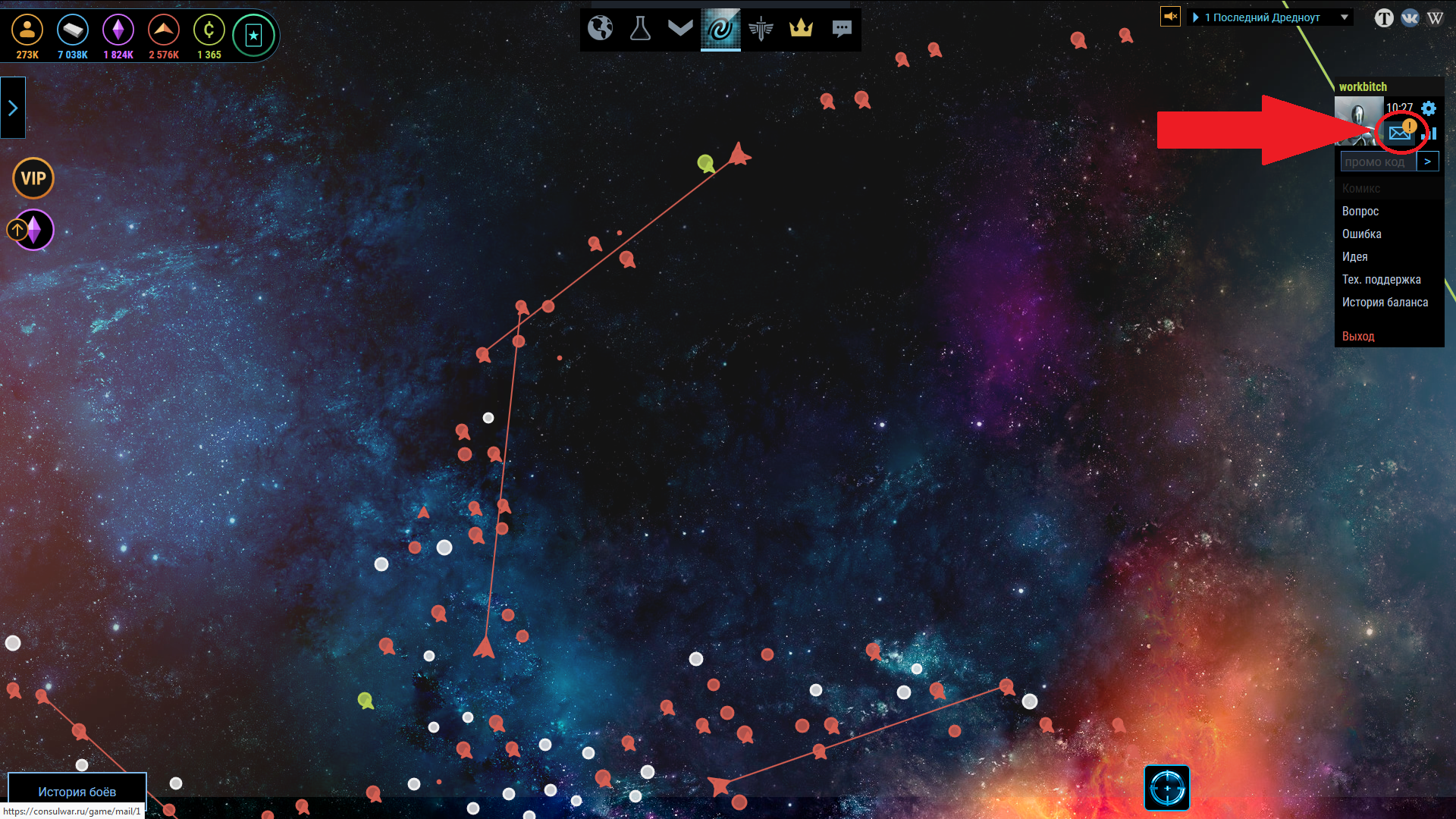This screenshot has height=819, width=1456.
Task: Open the VK social link
Action: (1410, 17)
